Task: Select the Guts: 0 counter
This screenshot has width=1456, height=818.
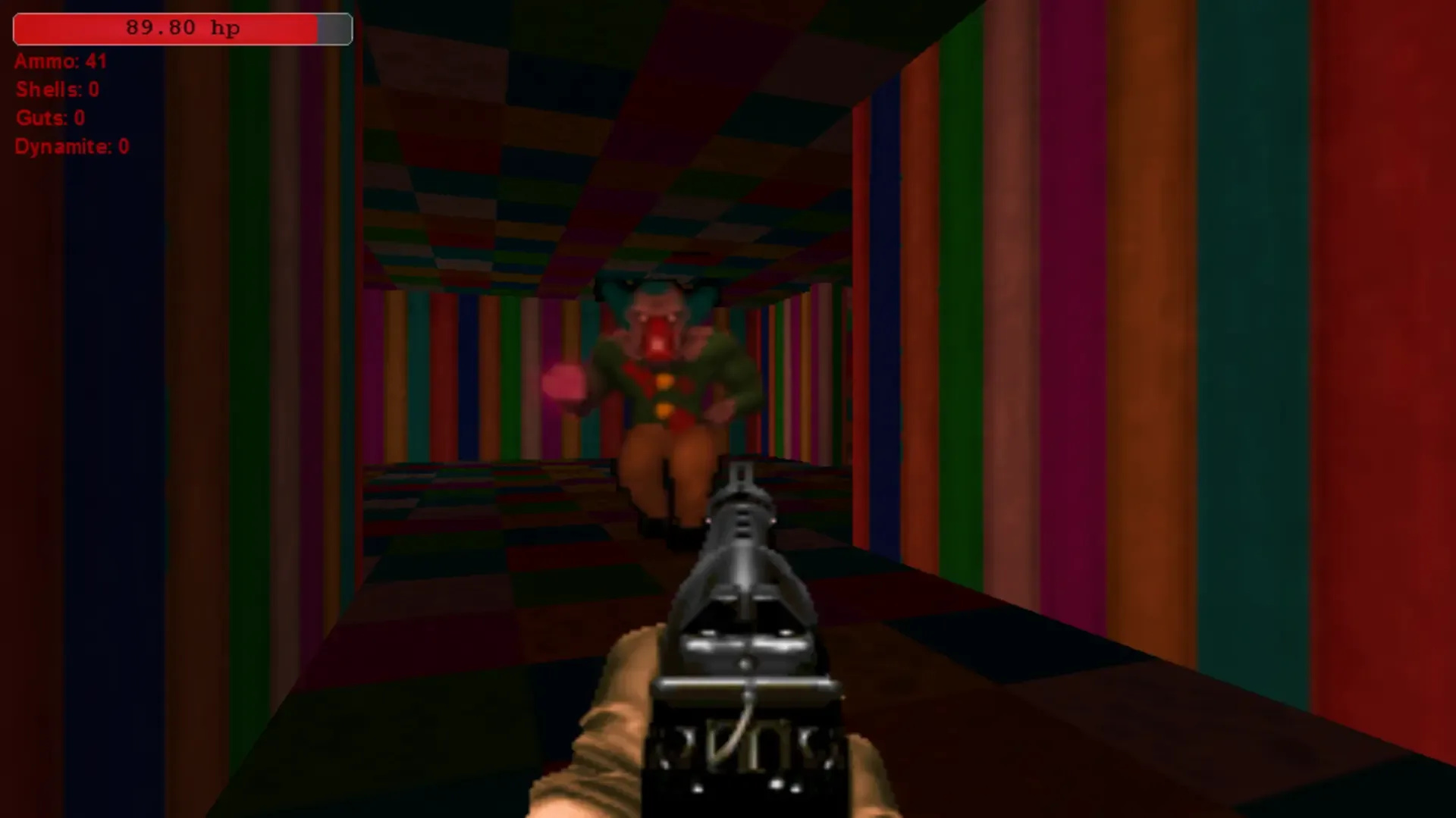Action: 50,118
